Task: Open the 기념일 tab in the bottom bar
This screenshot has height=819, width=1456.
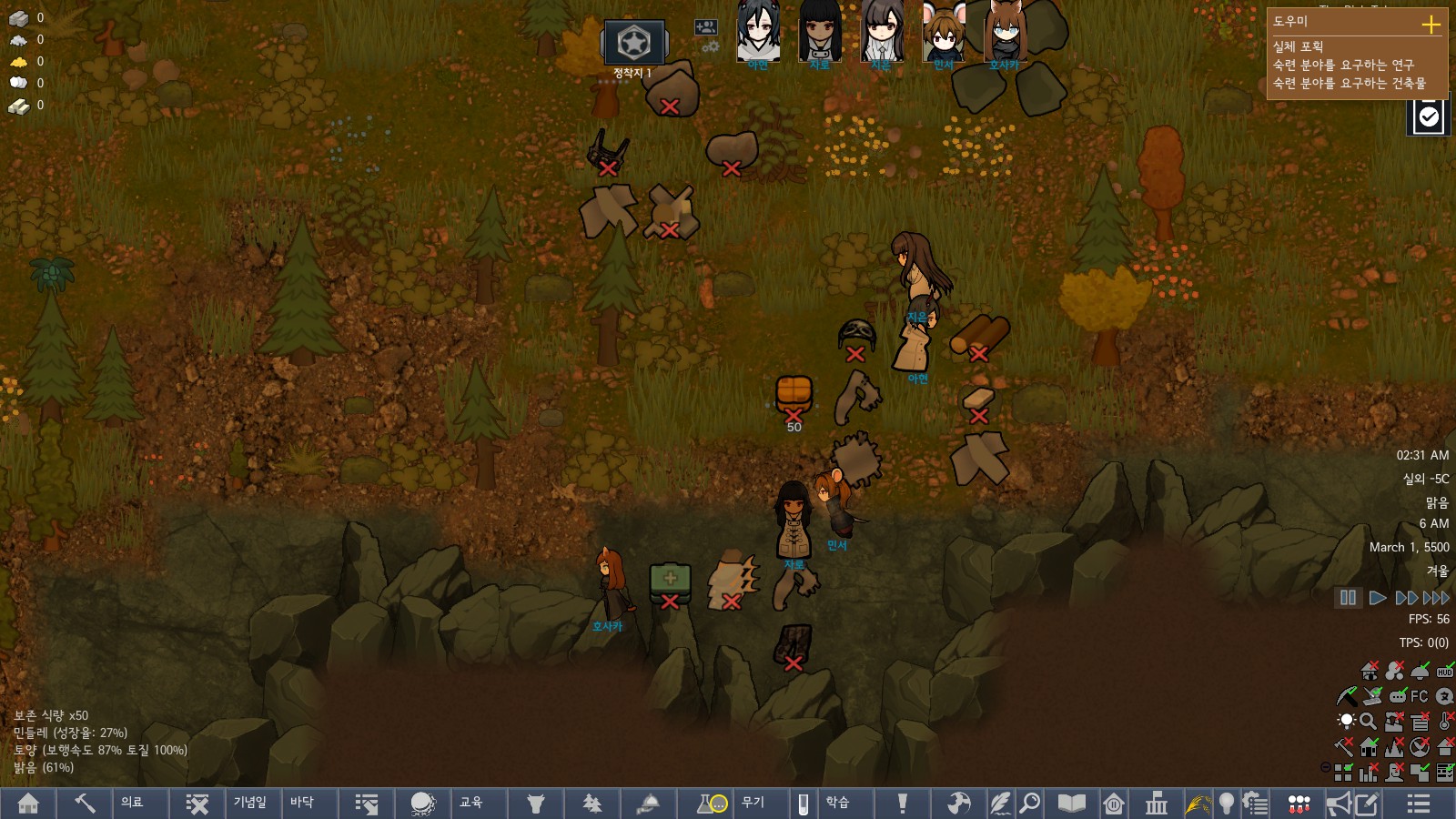Action: [x=250, y=803]
